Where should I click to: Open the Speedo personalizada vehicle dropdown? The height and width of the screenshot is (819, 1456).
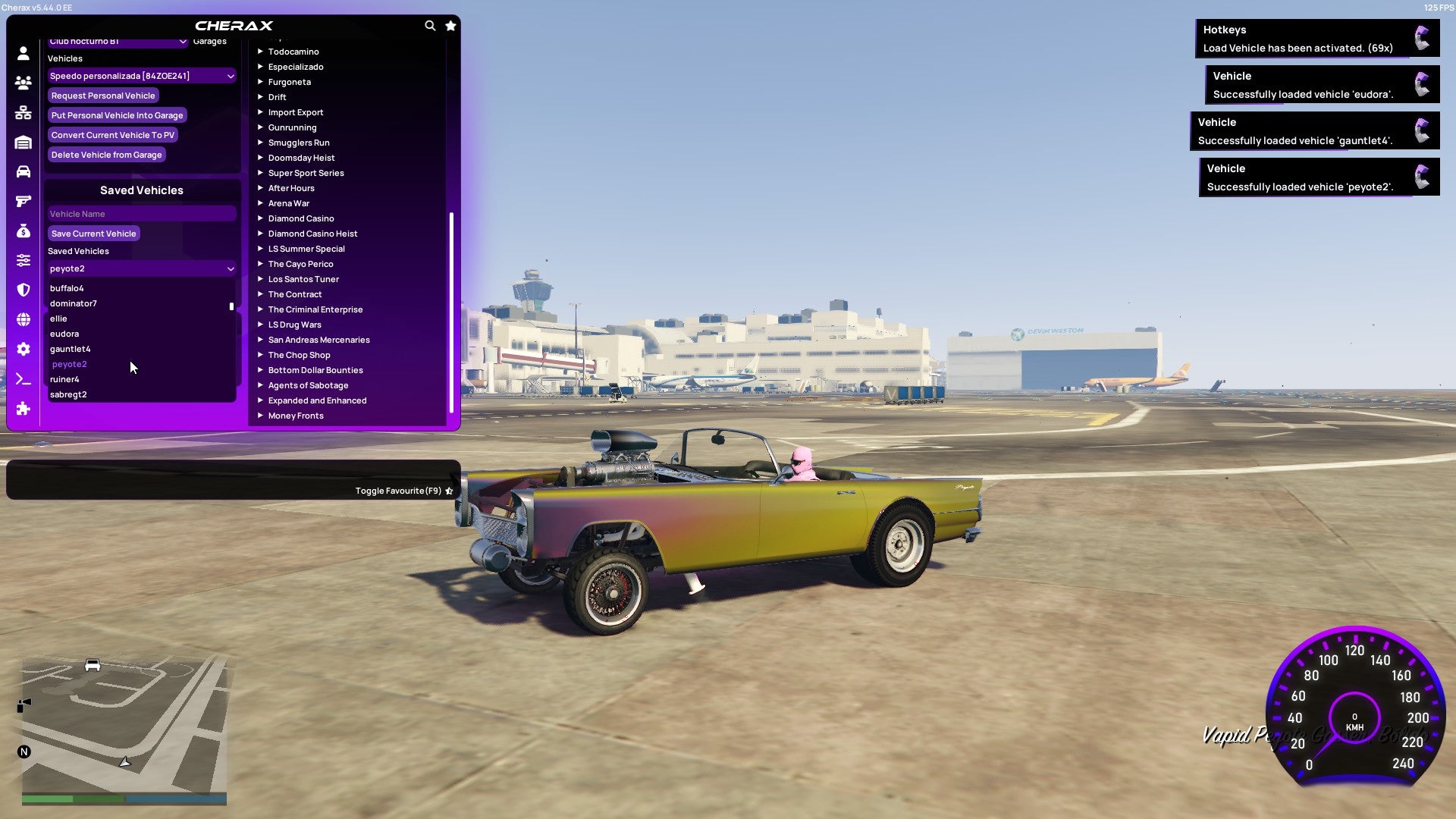tap(141, 76)
